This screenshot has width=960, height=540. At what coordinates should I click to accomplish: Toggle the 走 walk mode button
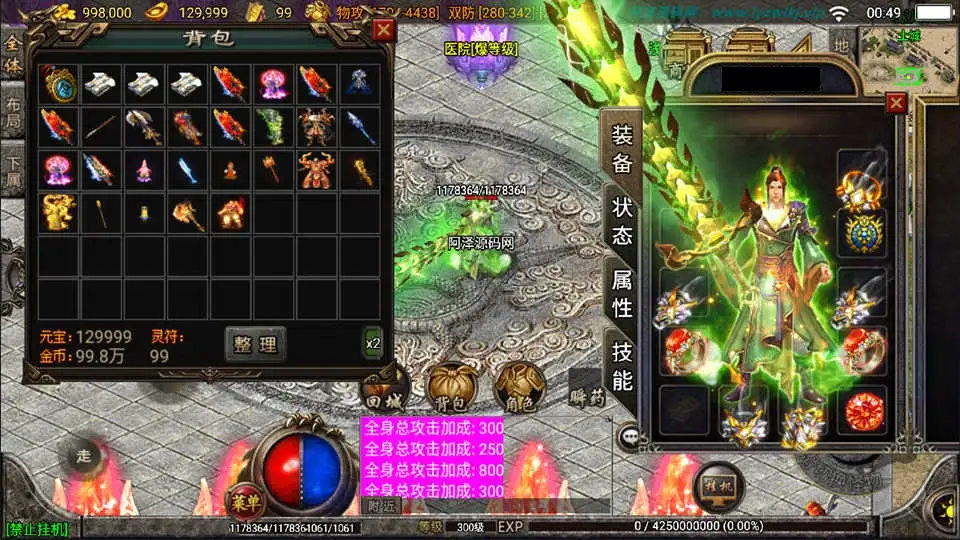tap(84, 456)
